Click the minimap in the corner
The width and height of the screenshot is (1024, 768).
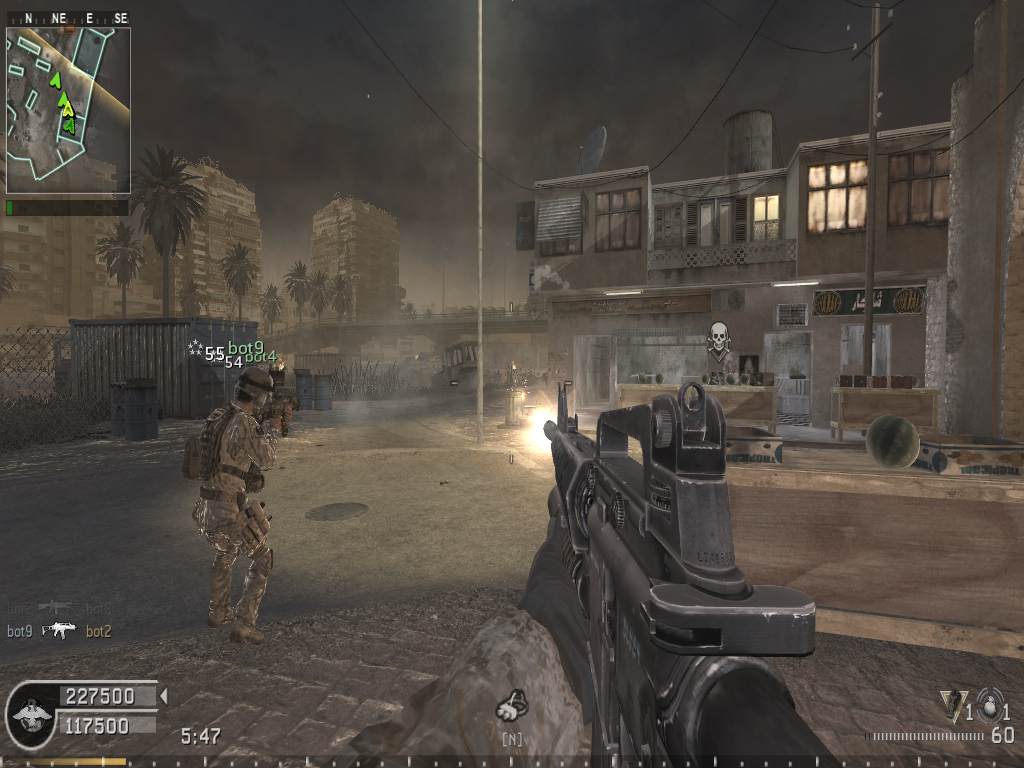click(x=68, y=110)
